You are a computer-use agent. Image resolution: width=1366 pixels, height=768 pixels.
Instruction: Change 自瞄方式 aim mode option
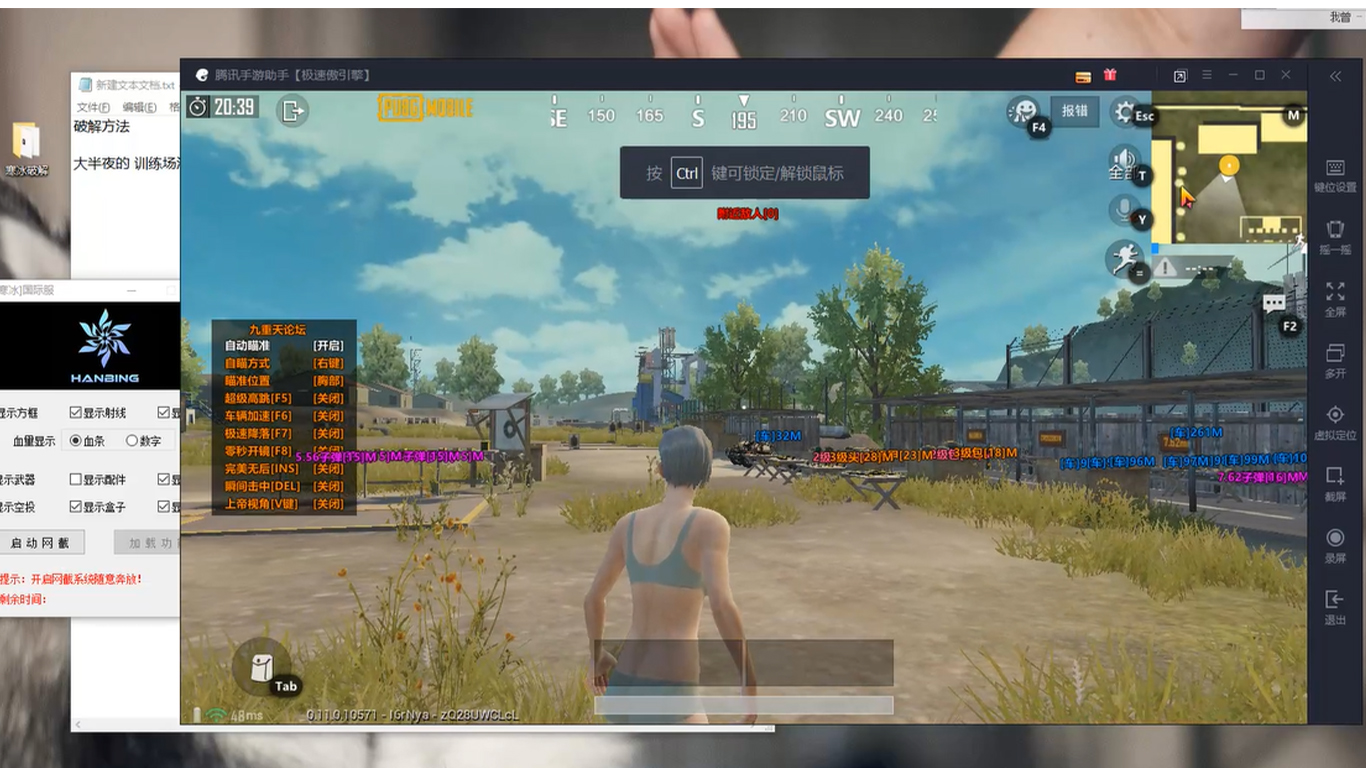328,362
